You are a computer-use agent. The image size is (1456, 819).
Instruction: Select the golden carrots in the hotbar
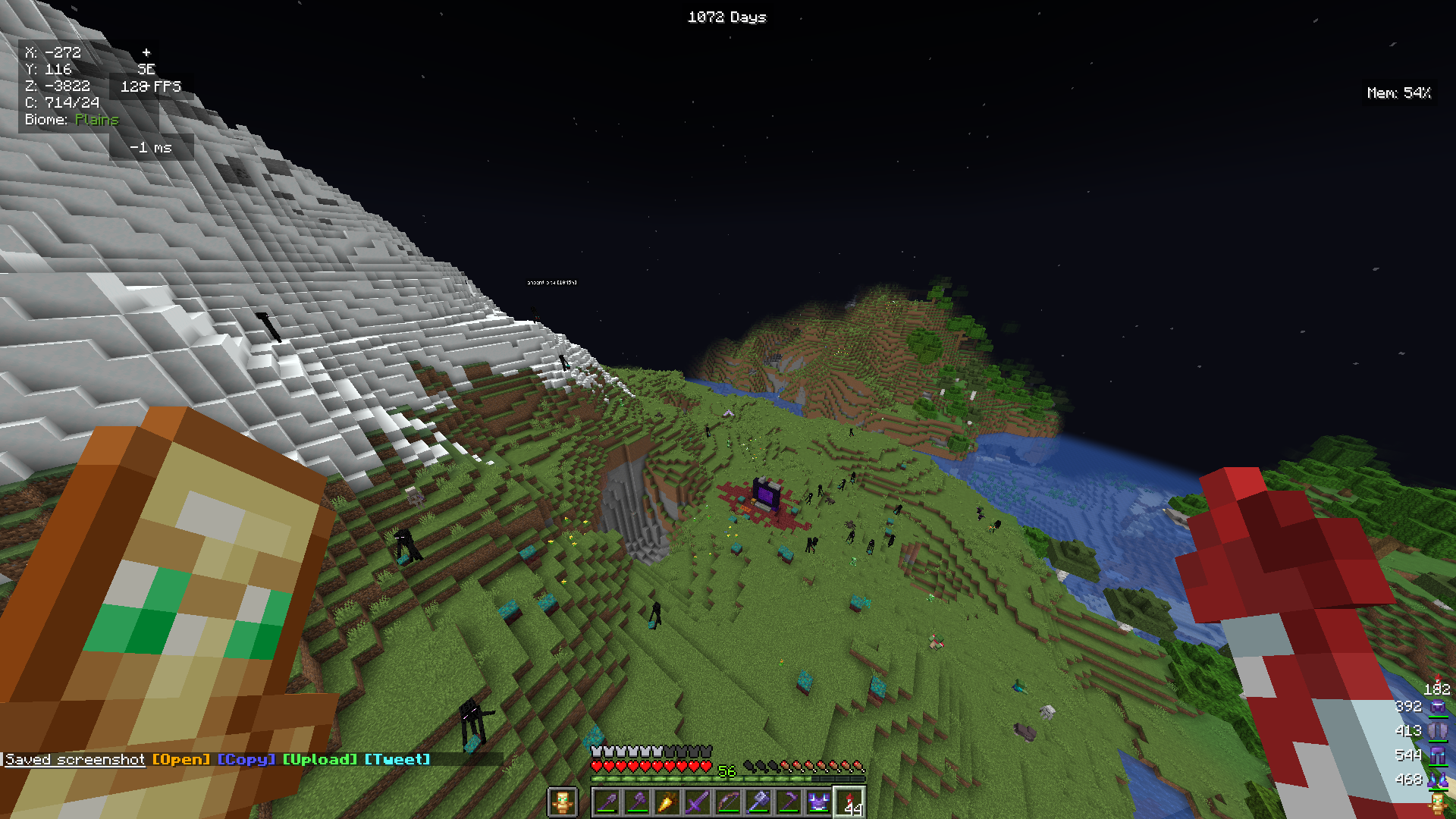[x=668, y=802]
